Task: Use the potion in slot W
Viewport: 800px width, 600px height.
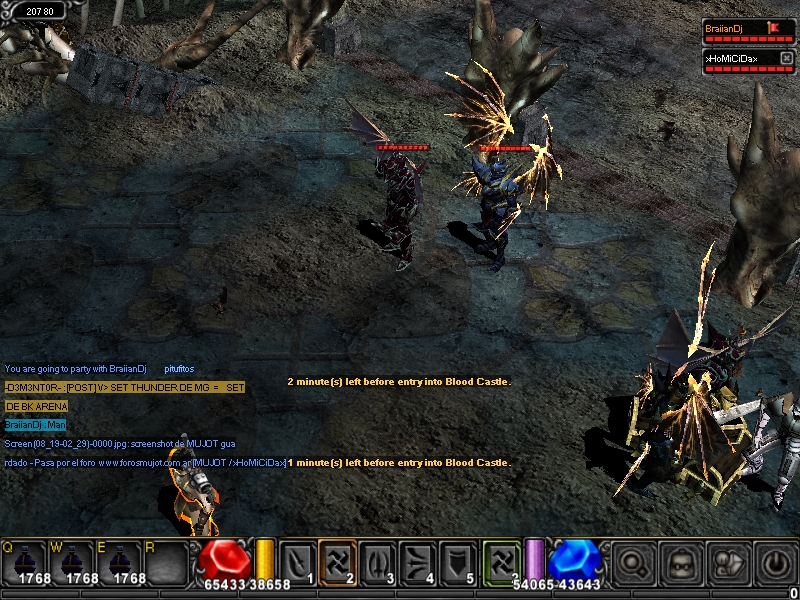Action: (73, 562)
